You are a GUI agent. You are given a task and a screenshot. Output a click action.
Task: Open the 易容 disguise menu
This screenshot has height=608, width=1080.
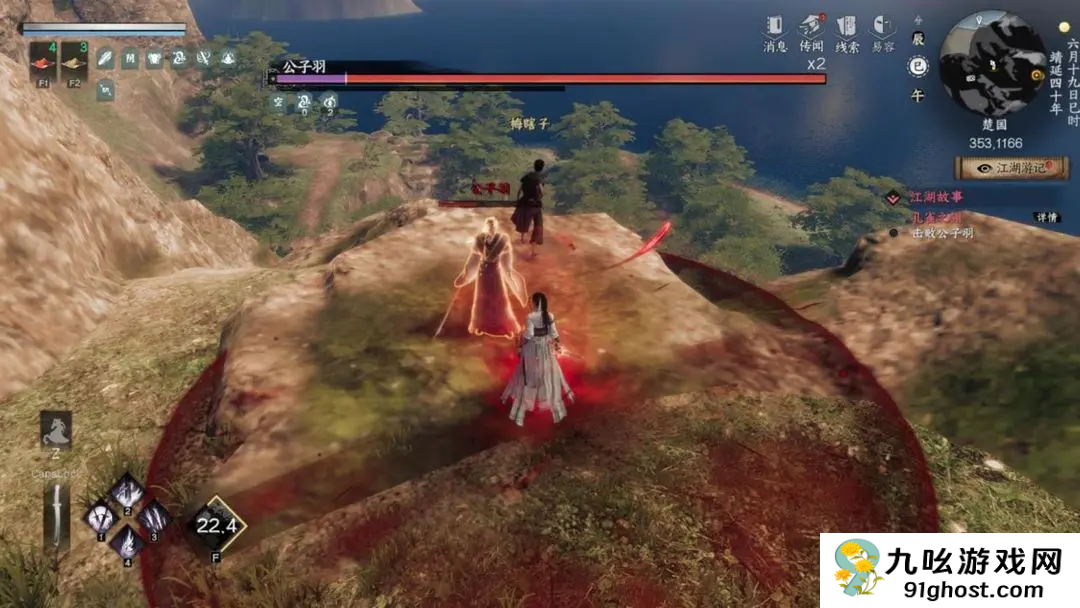882,30
